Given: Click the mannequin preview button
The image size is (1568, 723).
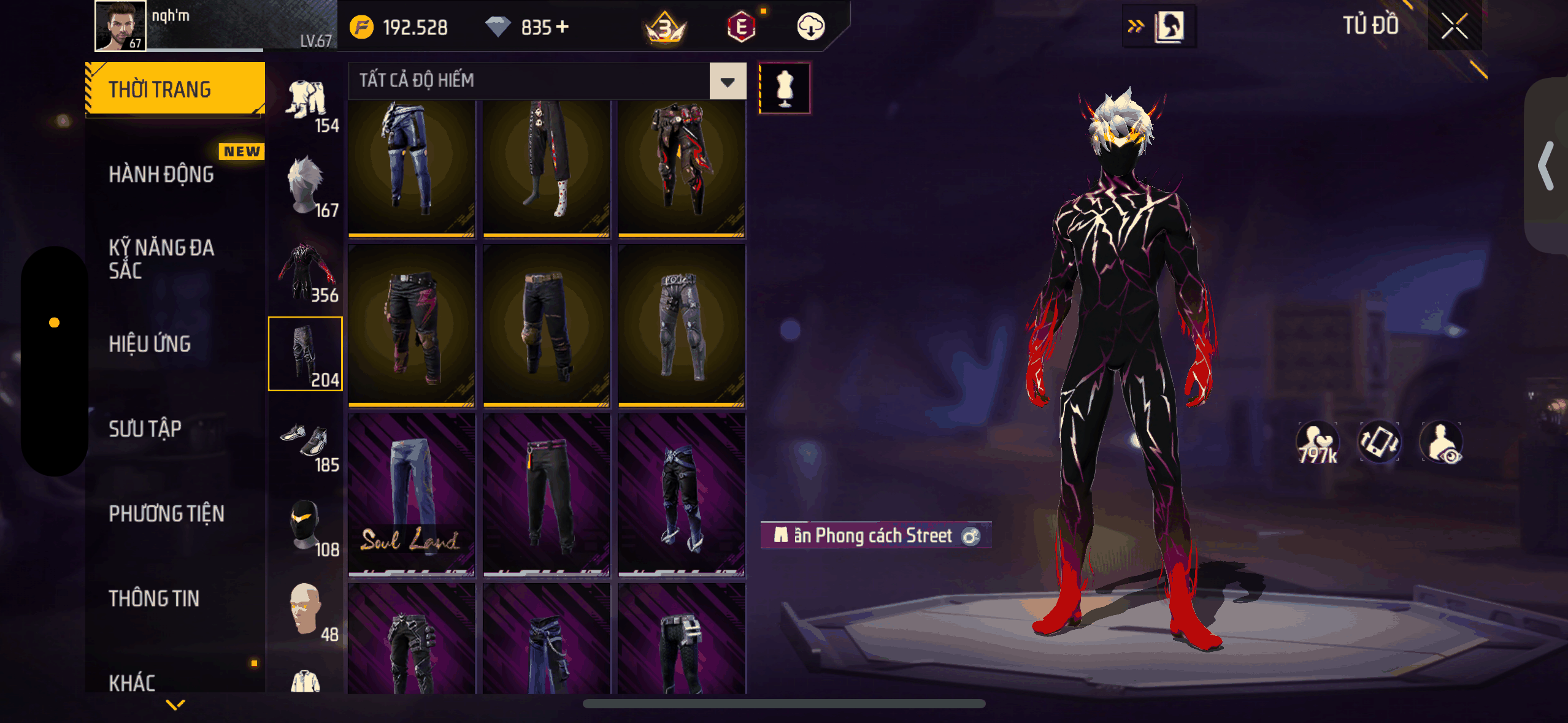Looking at the screenshot, I should (785, 88).
